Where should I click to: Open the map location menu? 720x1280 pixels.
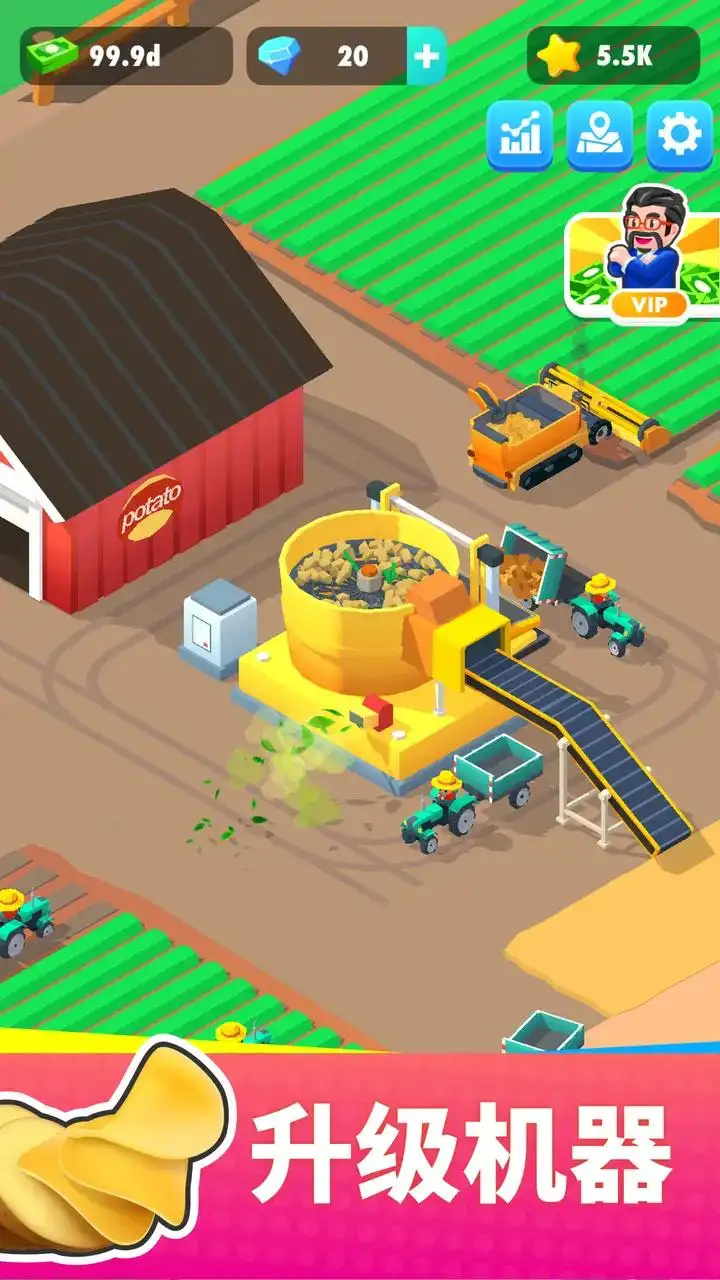(x=600, y=135)
